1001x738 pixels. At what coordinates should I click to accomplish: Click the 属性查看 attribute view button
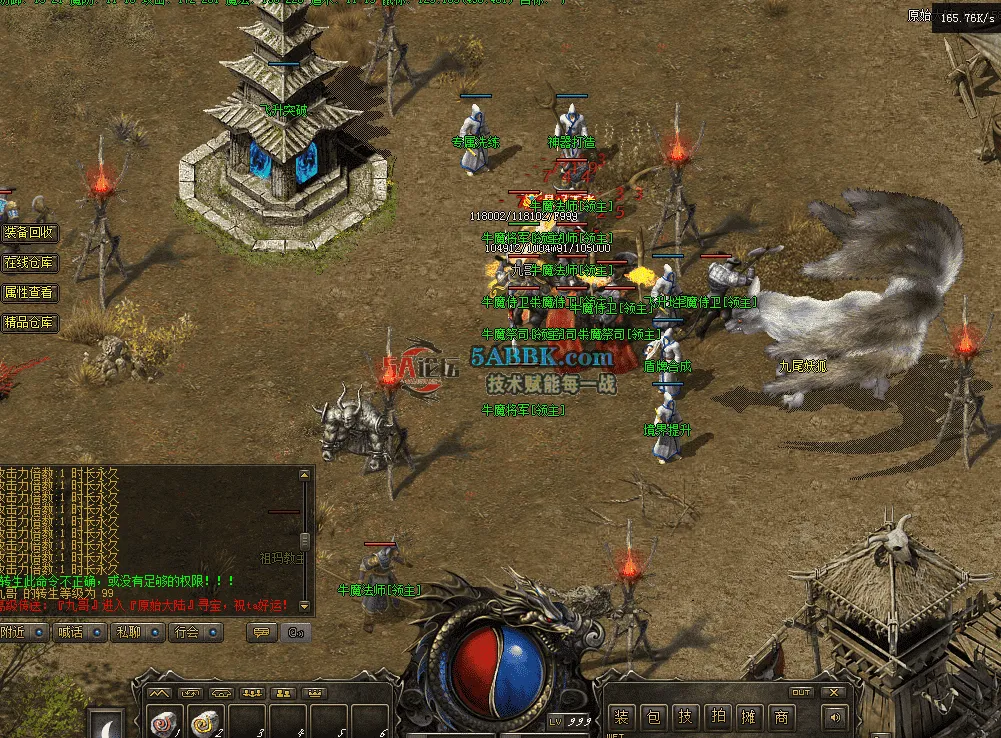pos(29,293)
